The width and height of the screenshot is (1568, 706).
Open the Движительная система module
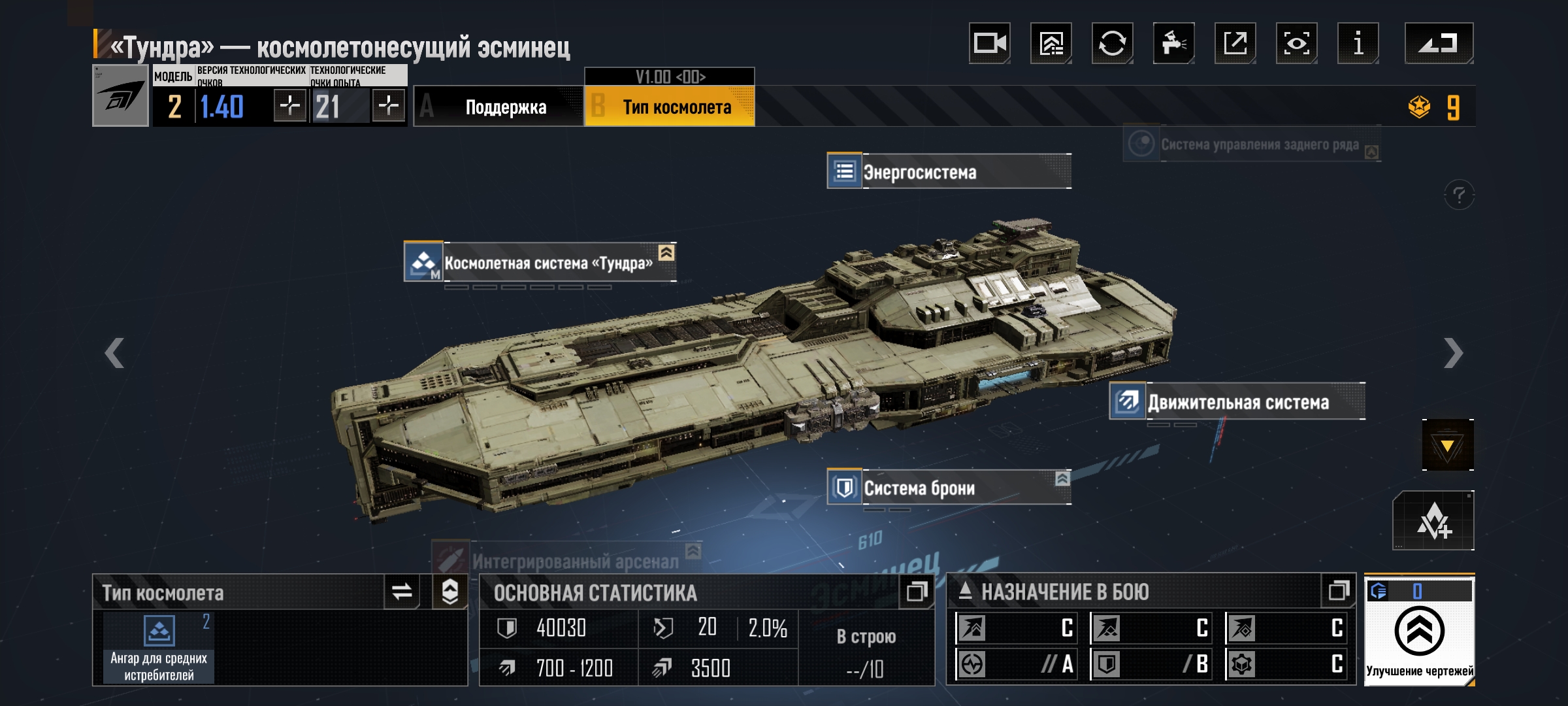point(1237,402)
